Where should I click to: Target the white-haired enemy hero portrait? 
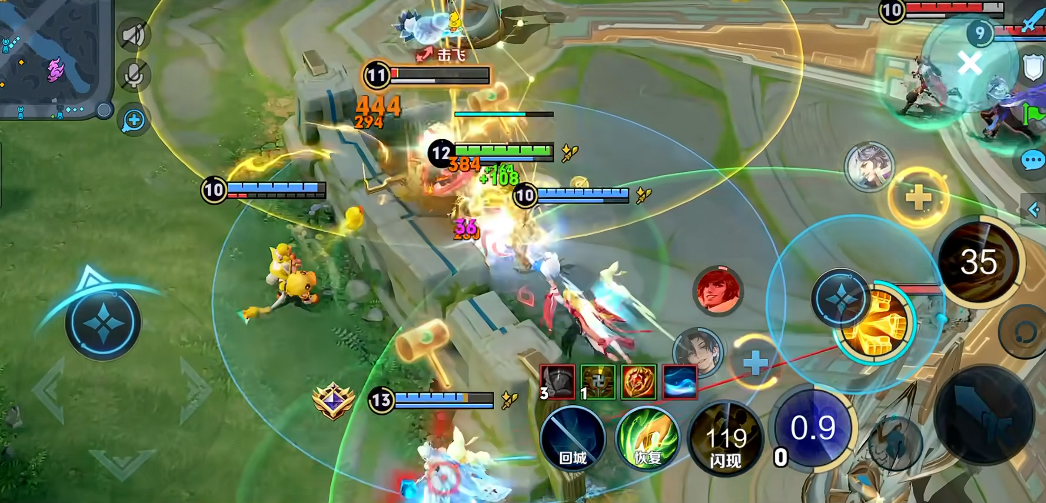pos(869,166)
